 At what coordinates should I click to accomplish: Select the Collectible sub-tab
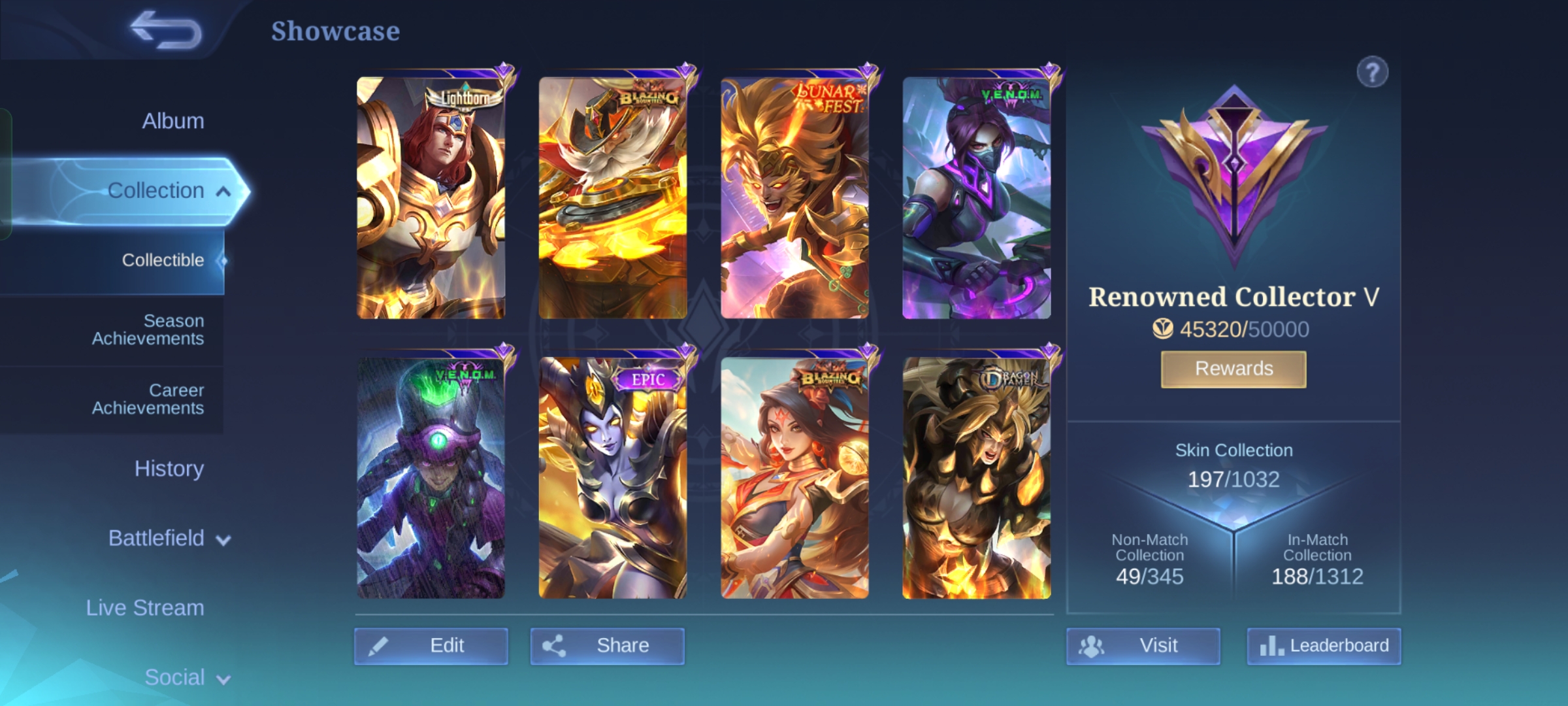click(x=163, y=260)
